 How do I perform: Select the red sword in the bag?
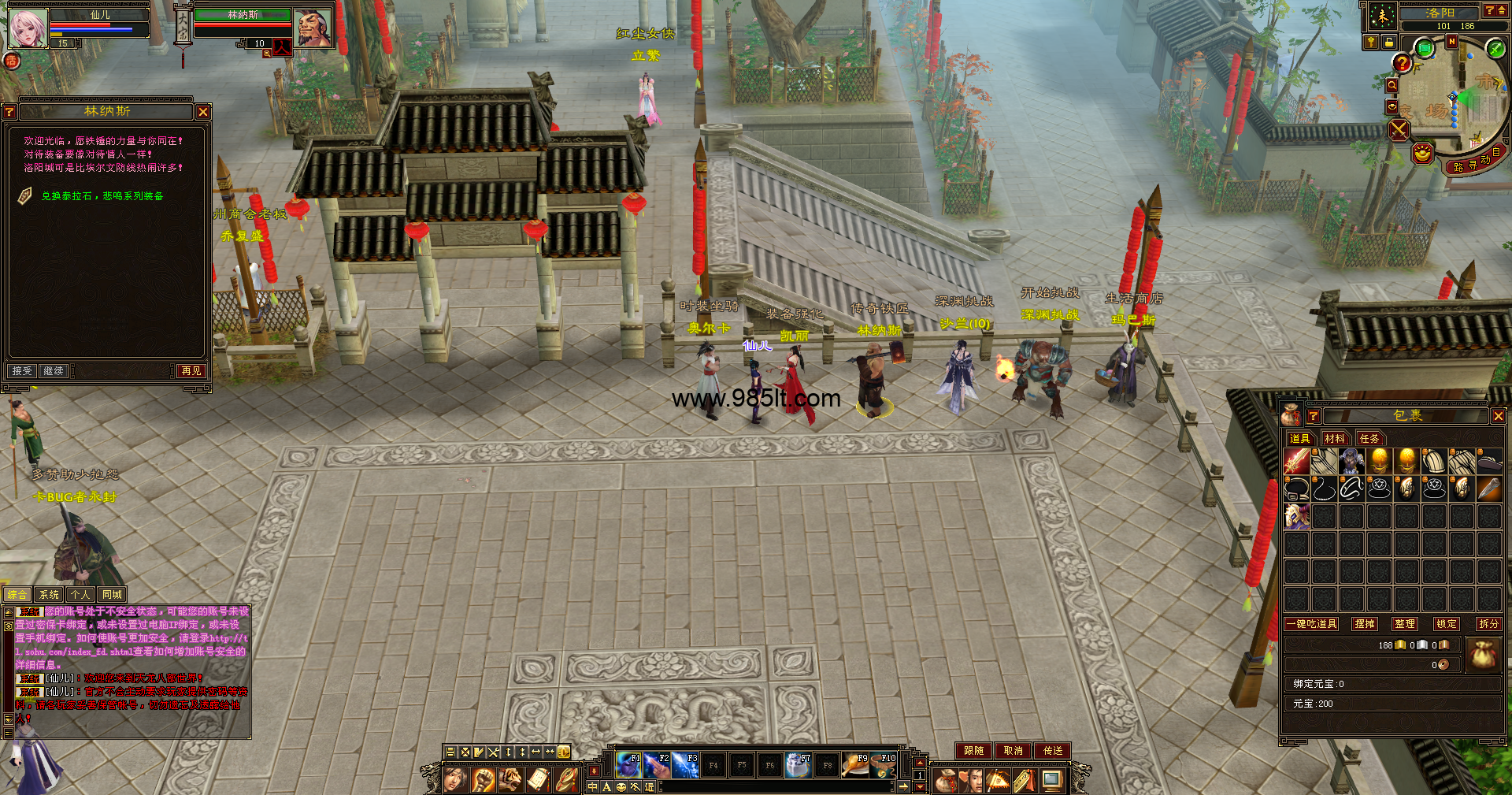(x=1296, y=462)
